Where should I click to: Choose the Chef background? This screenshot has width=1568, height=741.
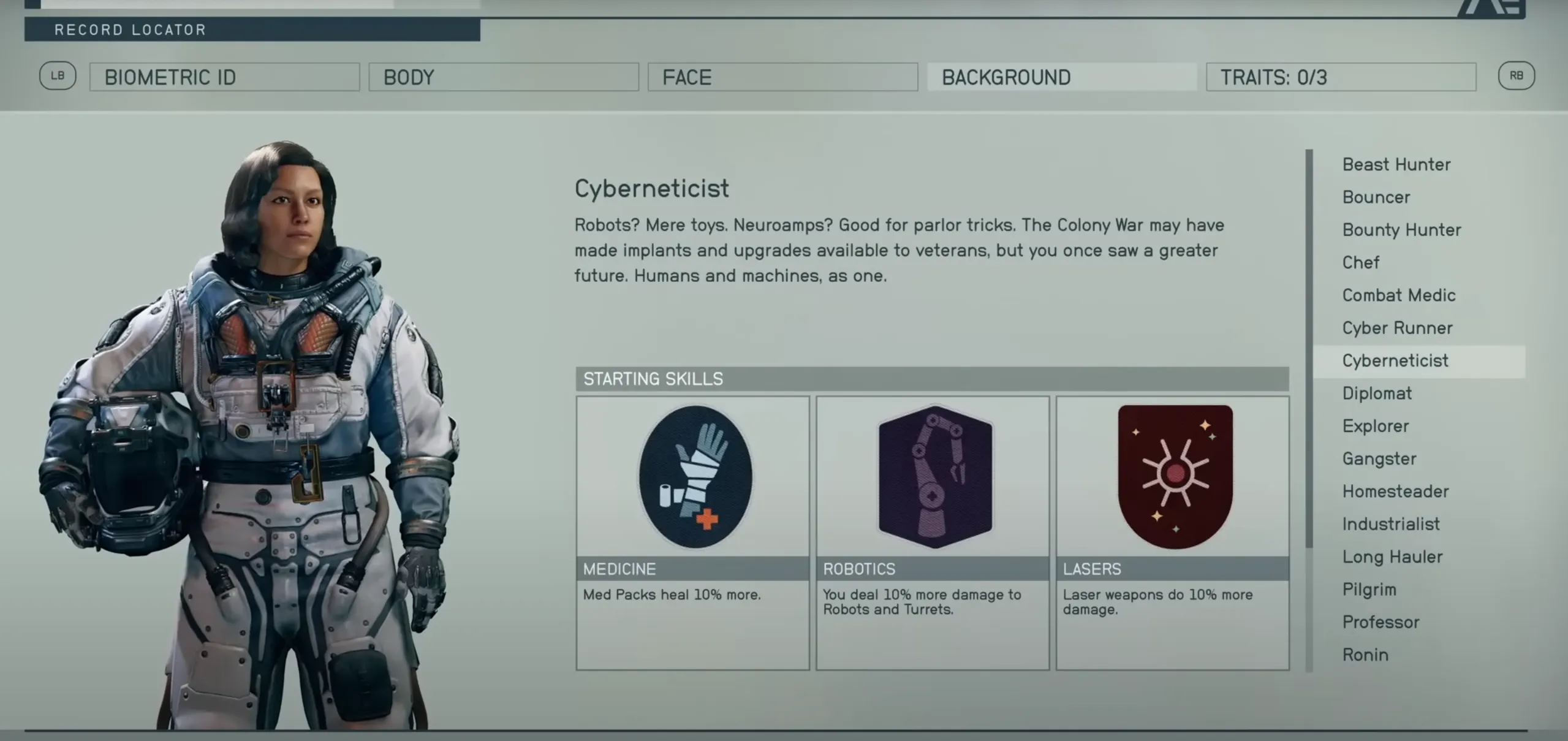click(x=1361, y=262)
